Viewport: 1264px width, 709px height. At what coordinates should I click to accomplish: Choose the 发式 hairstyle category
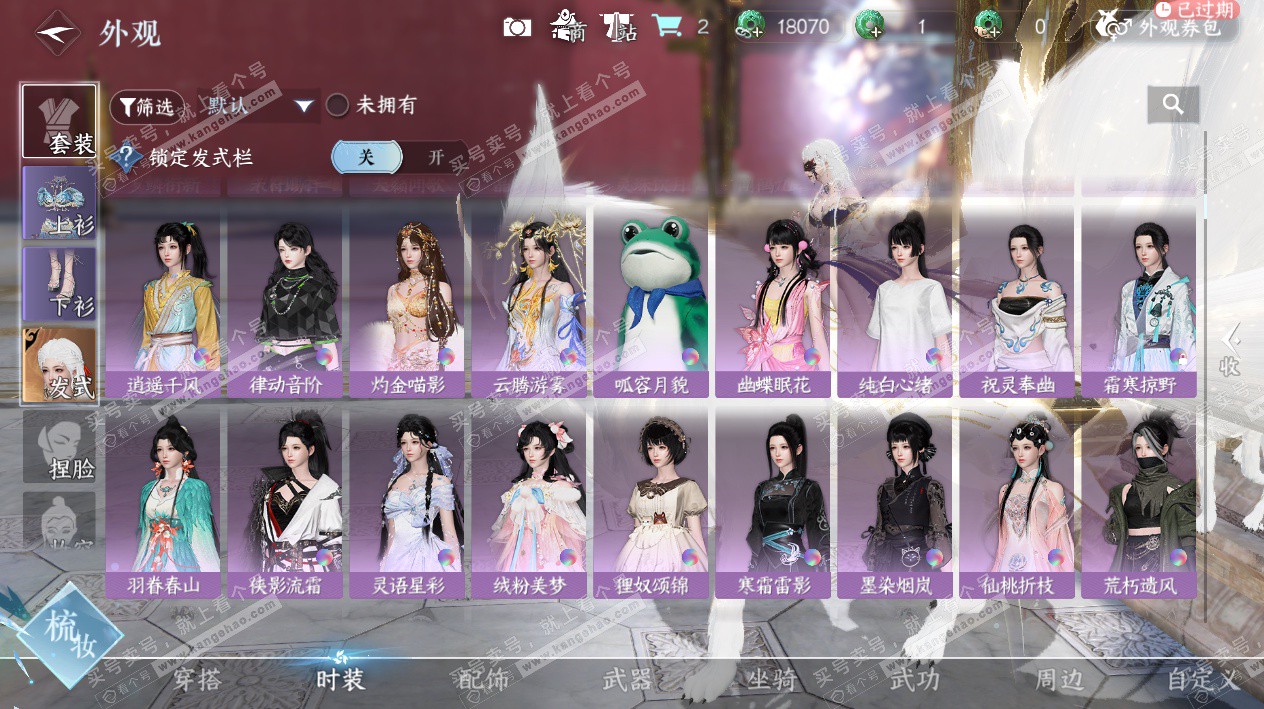coord(60,365)
